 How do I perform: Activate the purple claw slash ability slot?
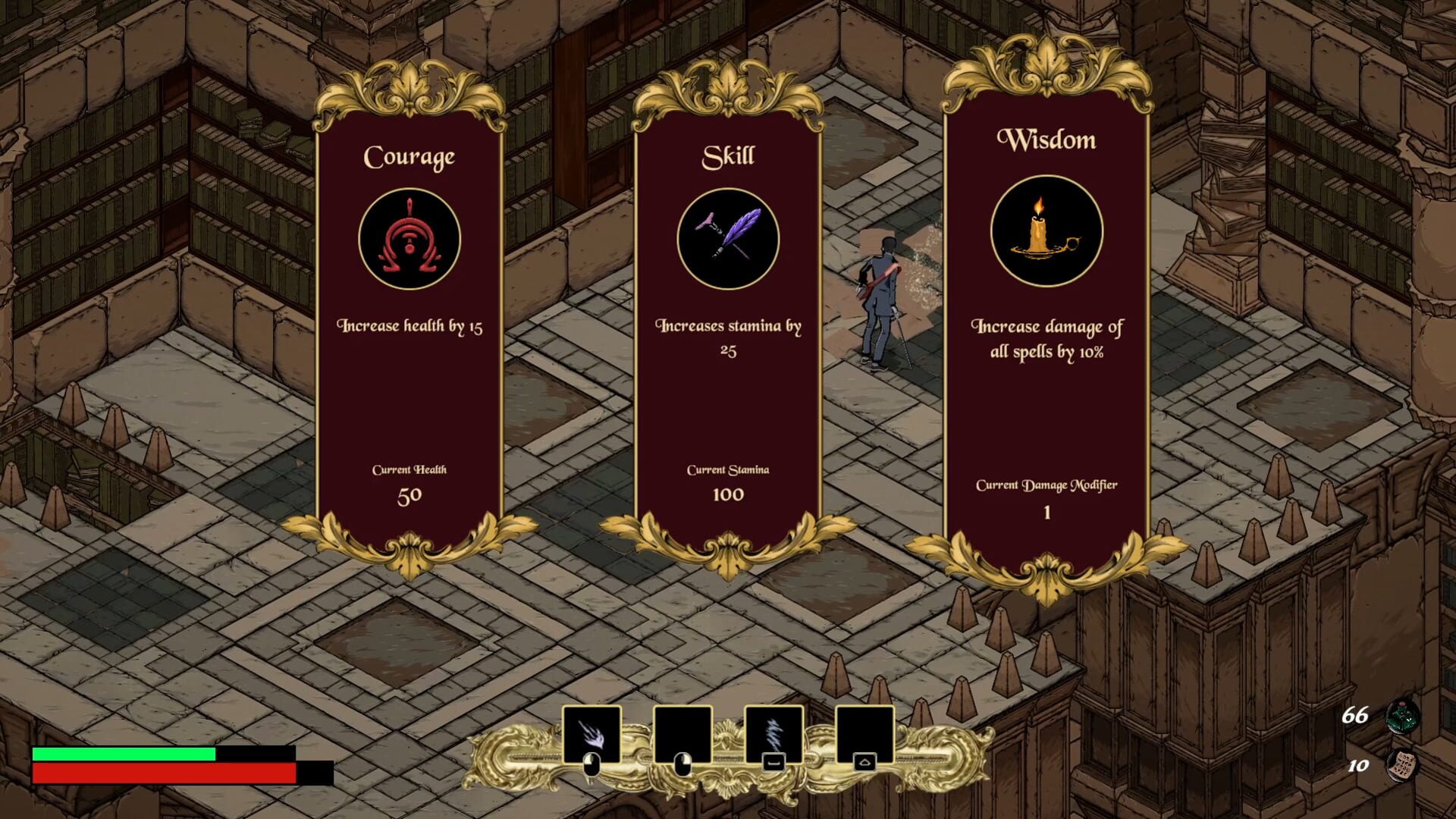[x=591, y=734]
